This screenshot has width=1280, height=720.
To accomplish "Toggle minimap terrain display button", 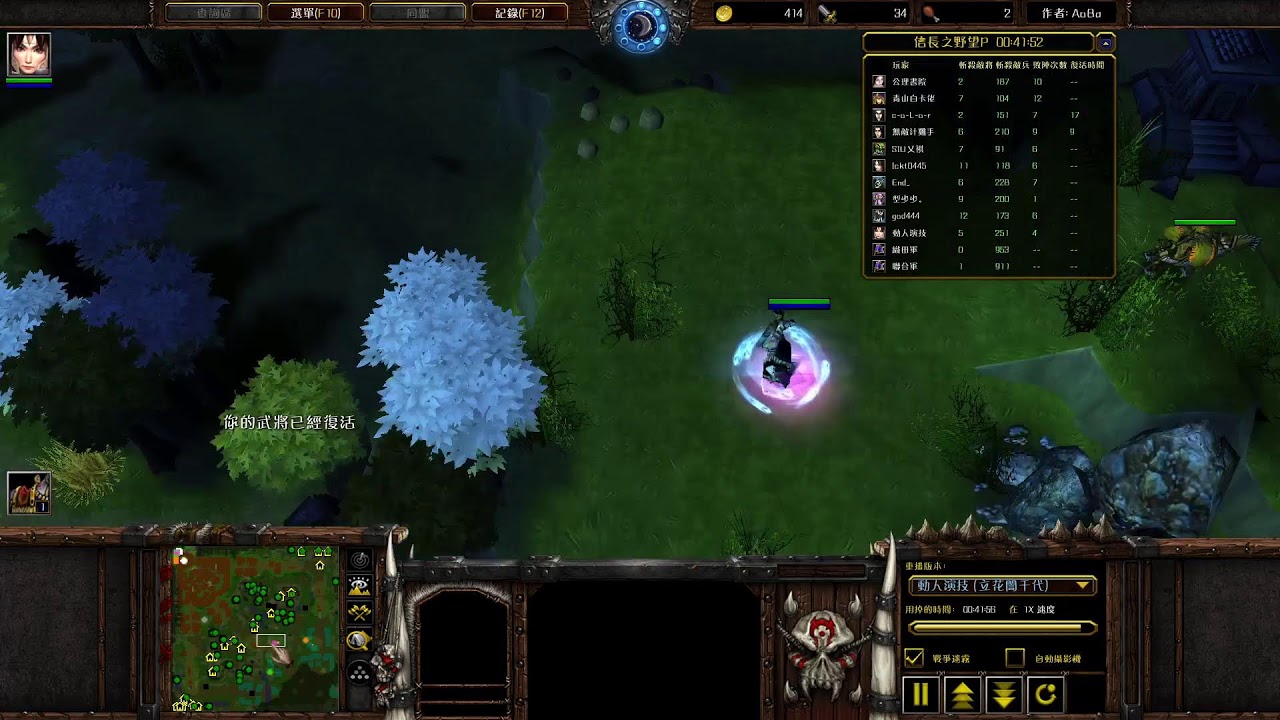I will click(x=359, y=587).
